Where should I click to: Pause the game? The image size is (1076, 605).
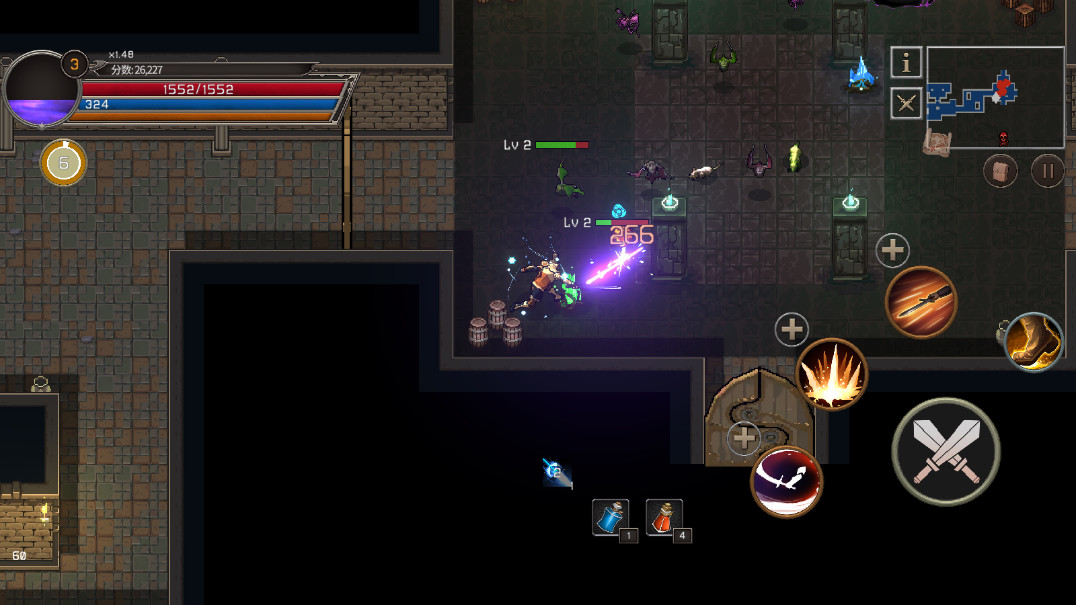click(x=1047, y=171)
